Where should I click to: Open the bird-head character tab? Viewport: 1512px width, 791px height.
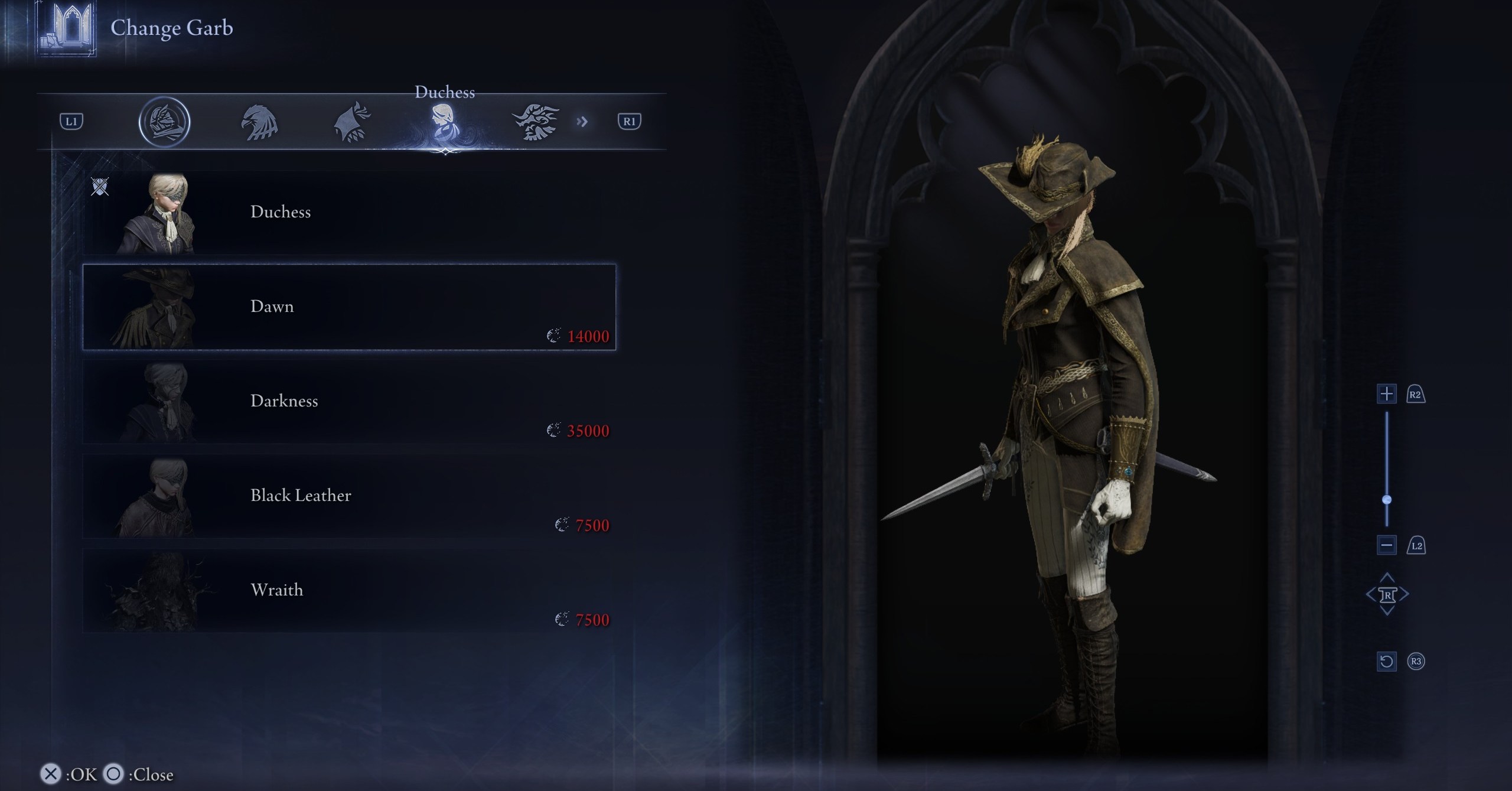(259, 122)
